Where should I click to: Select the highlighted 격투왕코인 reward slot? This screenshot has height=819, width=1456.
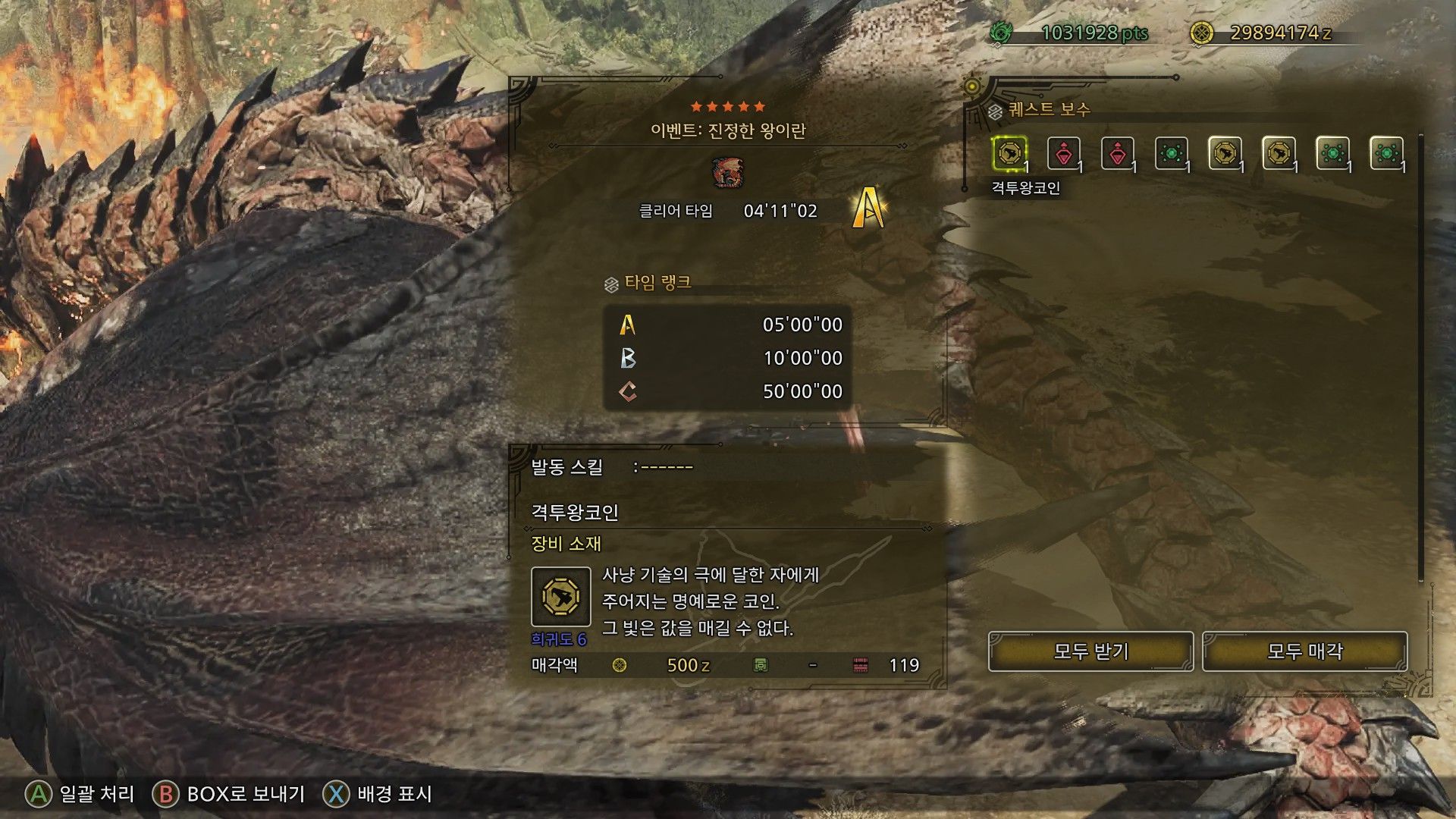[1009, 154]
